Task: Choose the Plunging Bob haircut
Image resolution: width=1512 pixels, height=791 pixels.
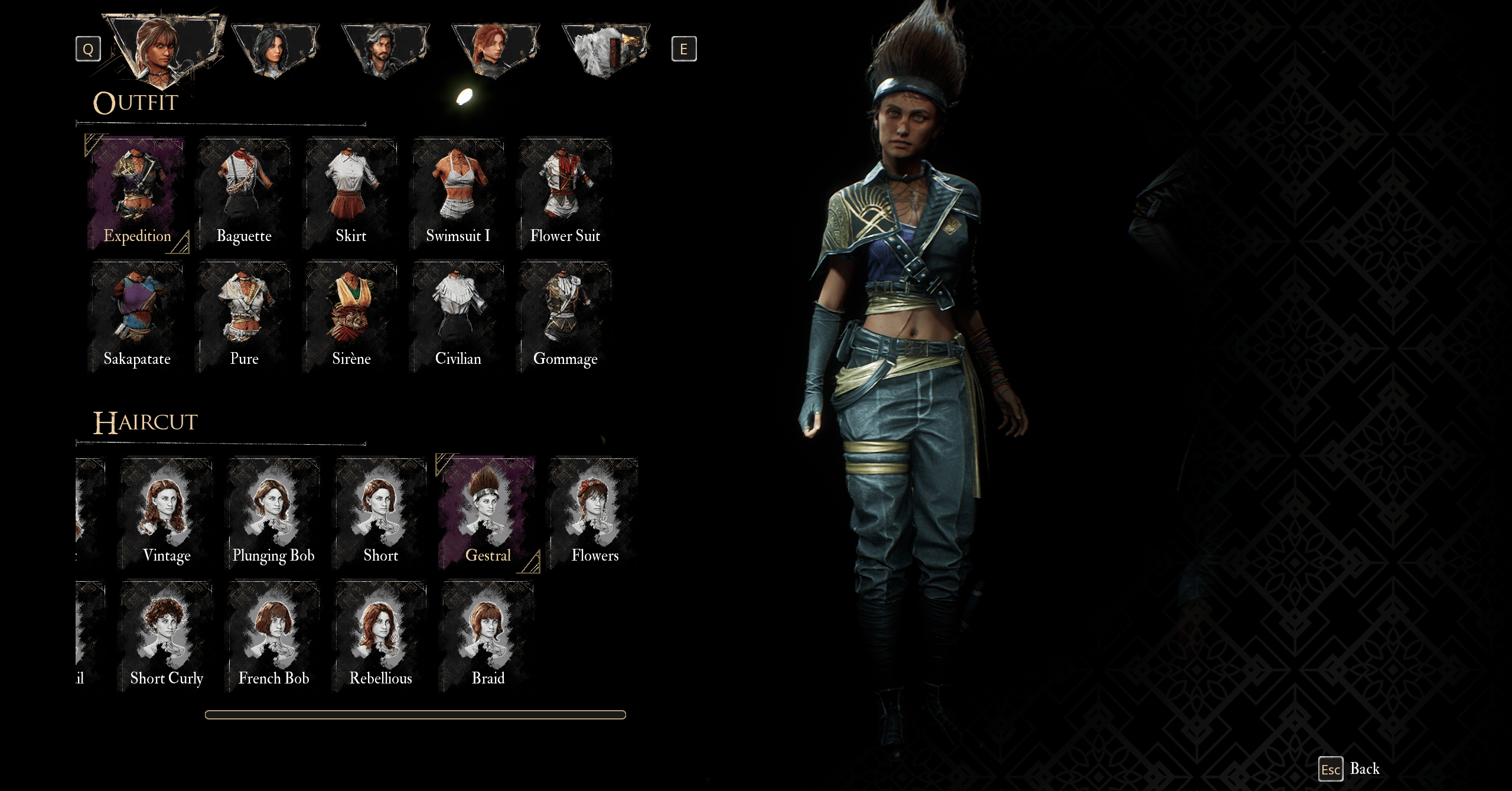Action: tap(273, 513)
